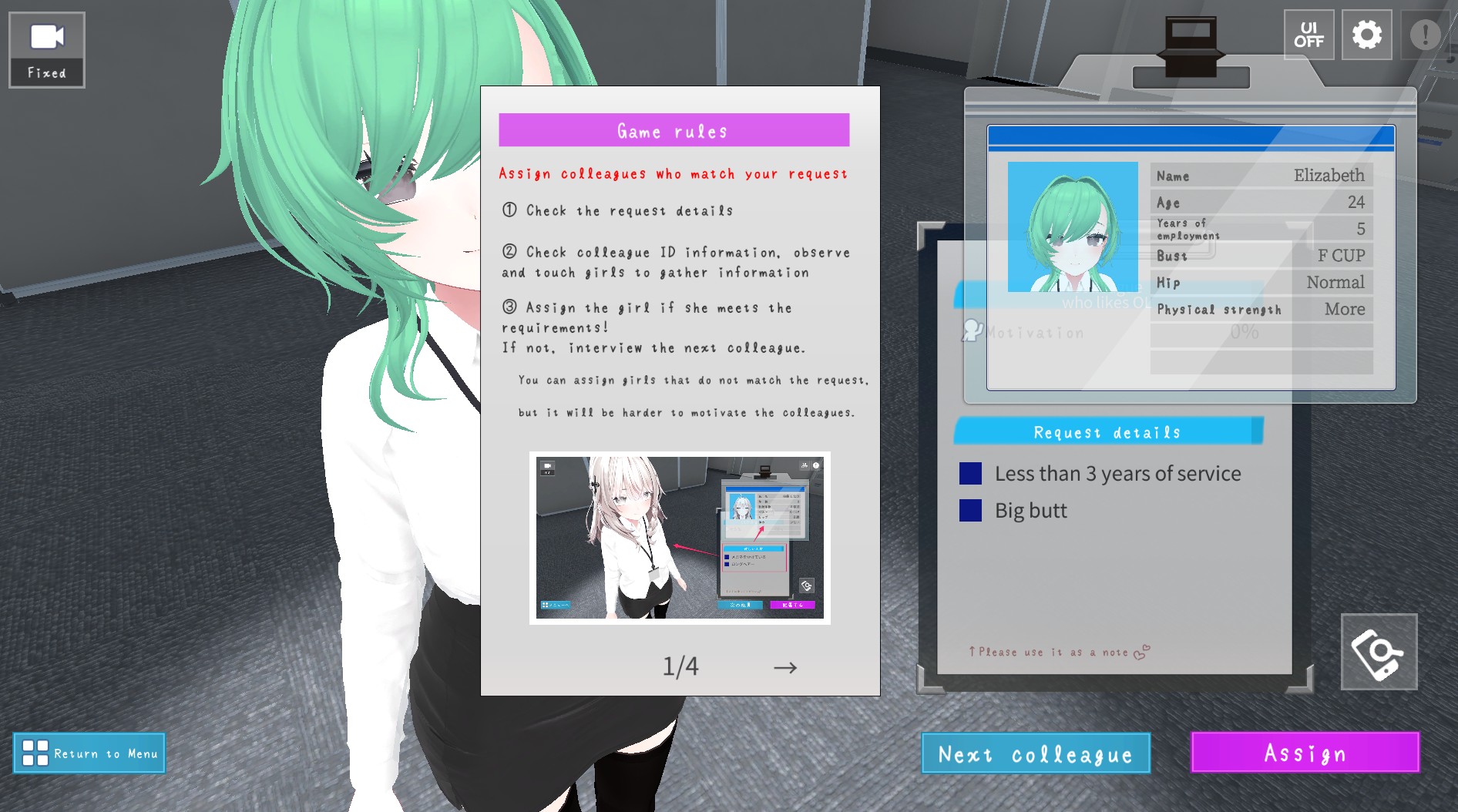Screen dimensions: 1458x812
Task: Check the 'Big butt' request box
Action: [969, 510]
